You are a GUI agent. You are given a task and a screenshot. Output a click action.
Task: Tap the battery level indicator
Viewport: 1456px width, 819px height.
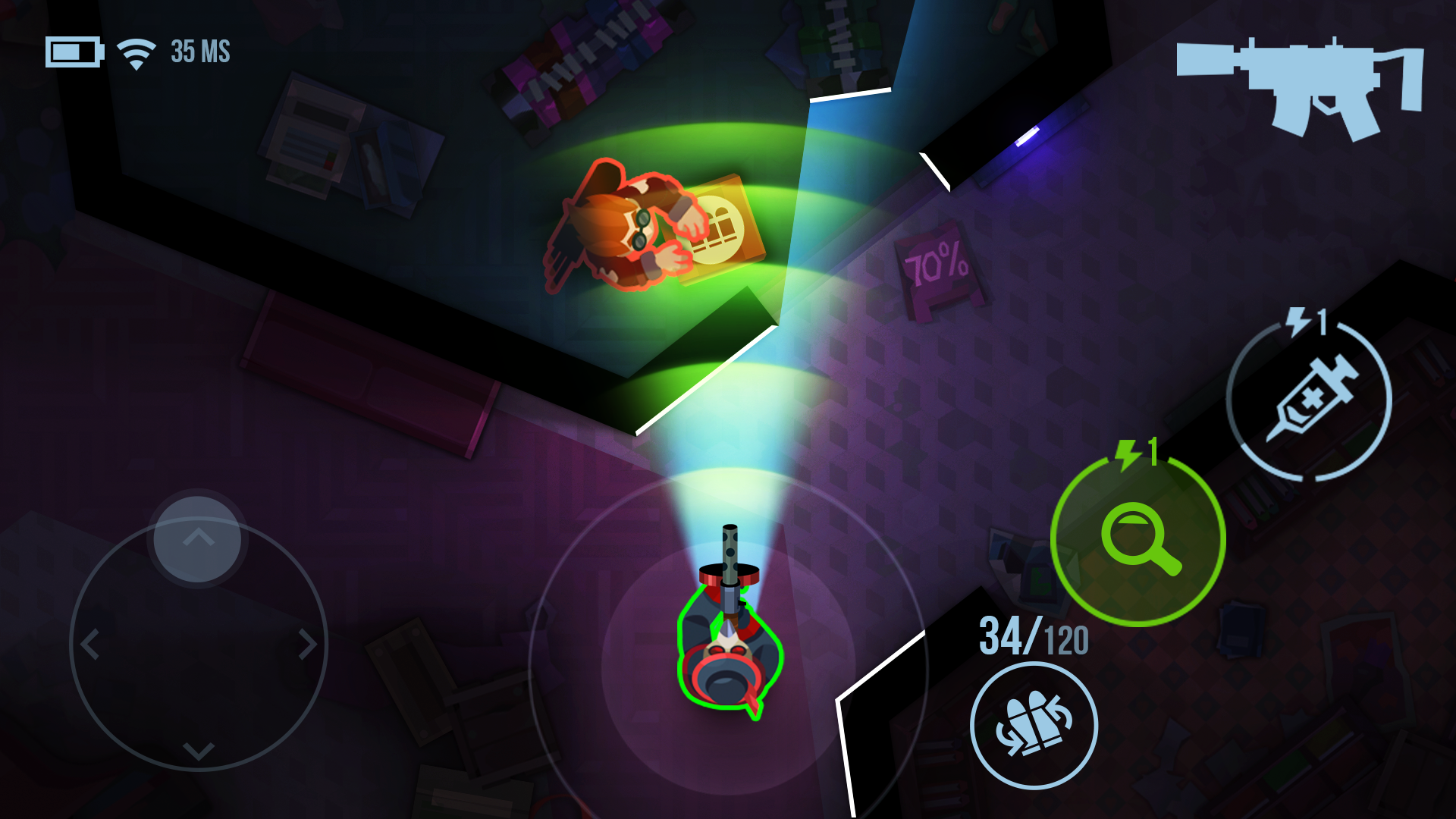74,52
